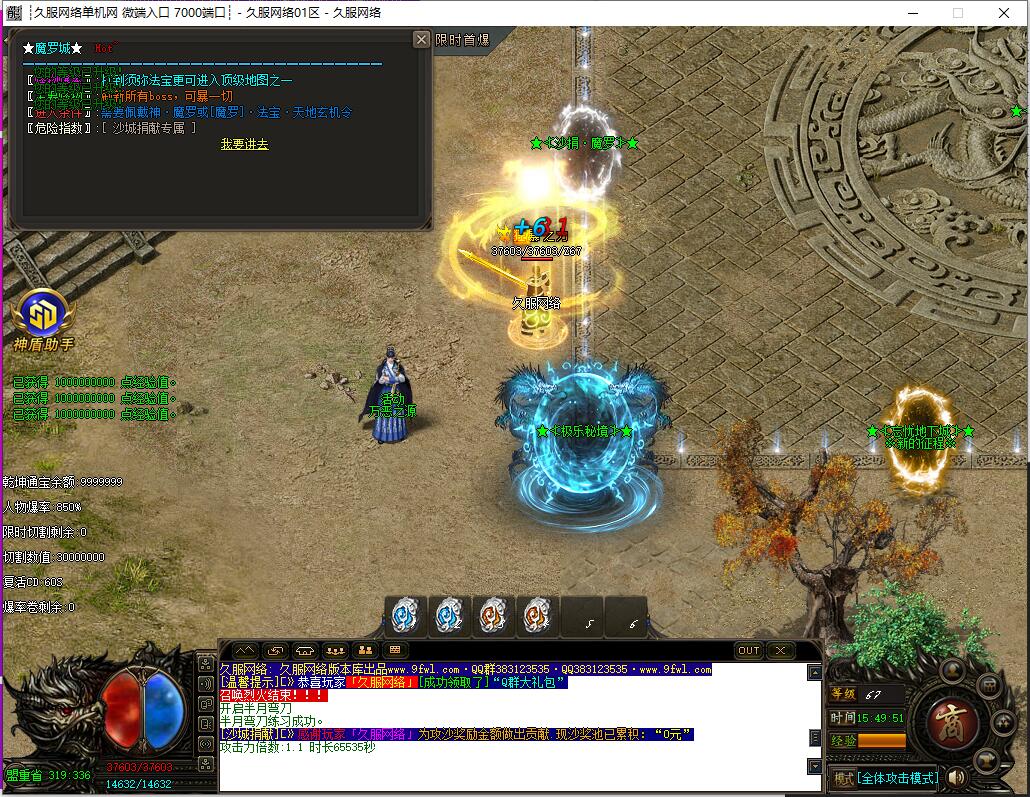Toggle the sound speaker button
This screenshot has width=1030, height=797.
(957, 777)
